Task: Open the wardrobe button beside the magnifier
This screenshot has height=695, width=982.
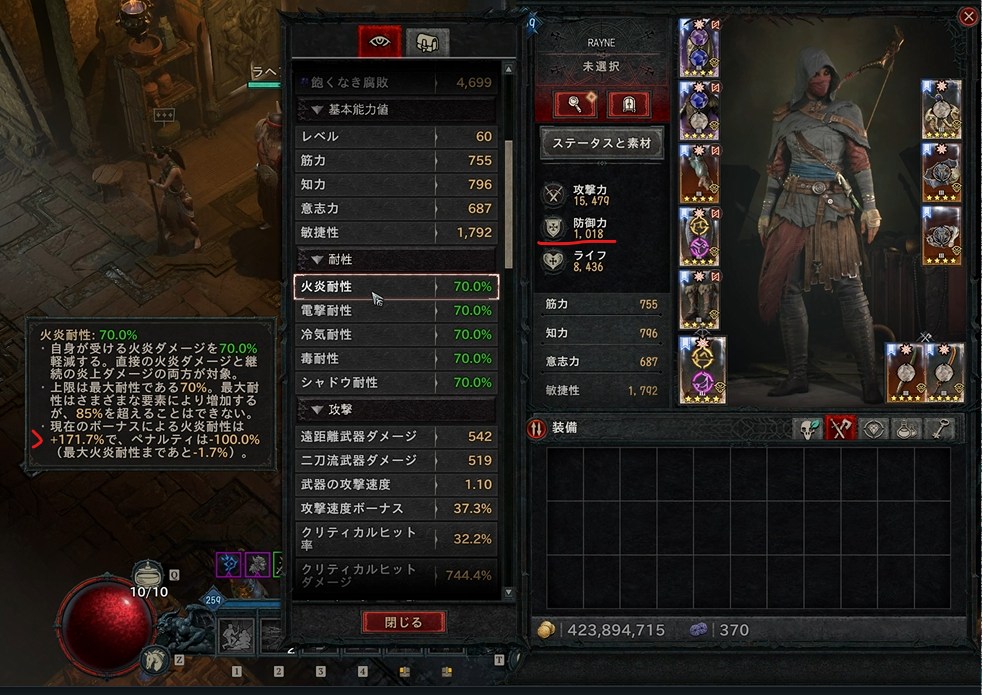Action: point(629,104)
